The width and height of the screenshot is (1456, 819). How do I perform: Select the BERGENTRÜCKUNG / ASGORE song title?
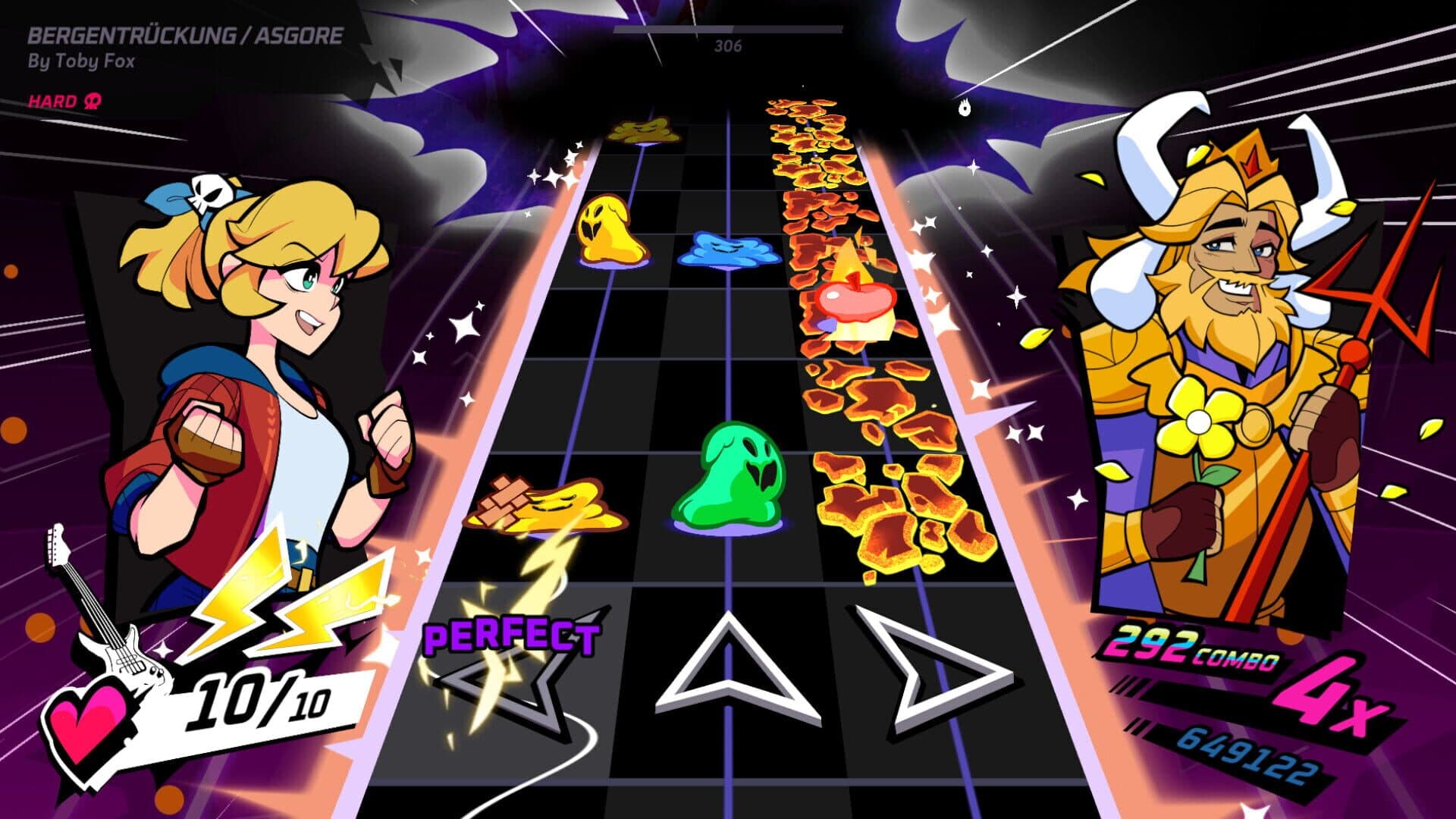coord(187,33)
